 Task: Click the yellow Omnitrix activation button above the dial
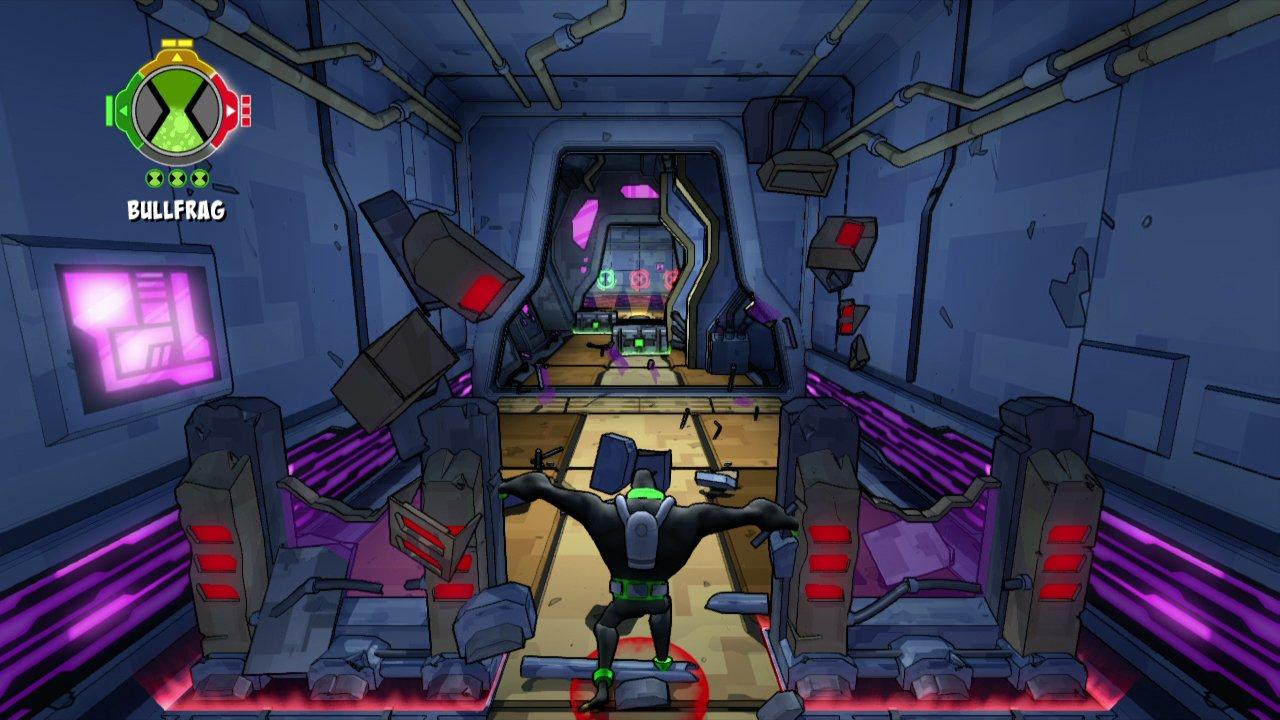tap(176, 43)
